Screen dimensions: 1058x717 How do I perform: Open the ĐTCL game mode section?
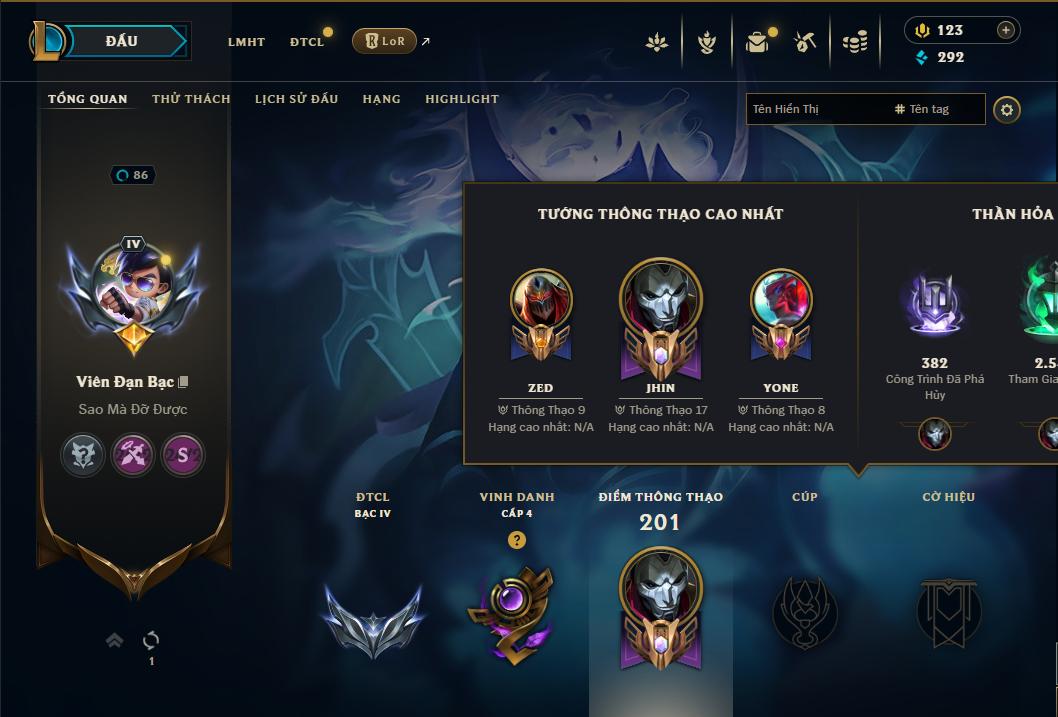point(307,42)
